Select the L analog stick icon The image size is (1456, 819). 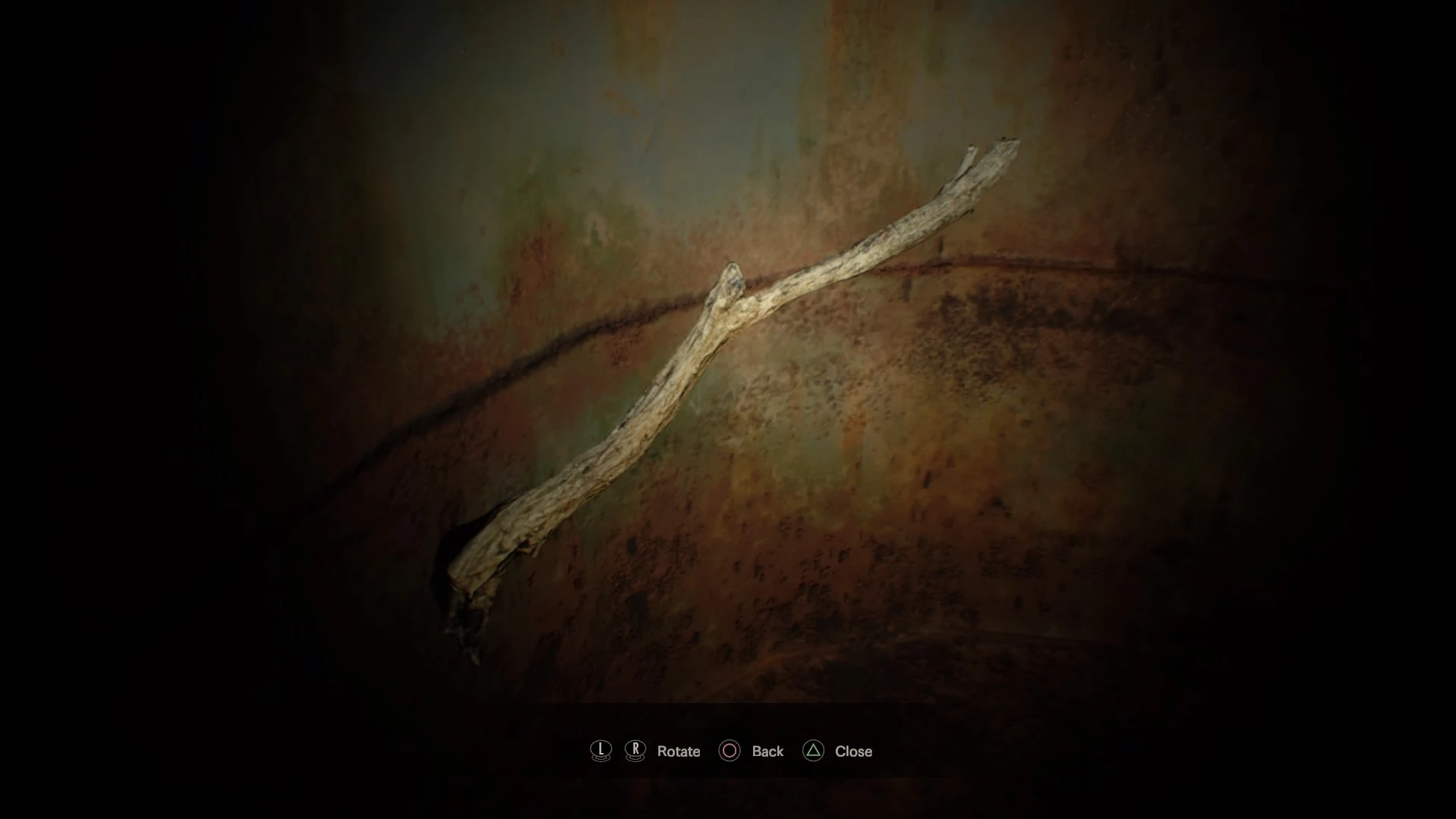click(x=600, y=752)
